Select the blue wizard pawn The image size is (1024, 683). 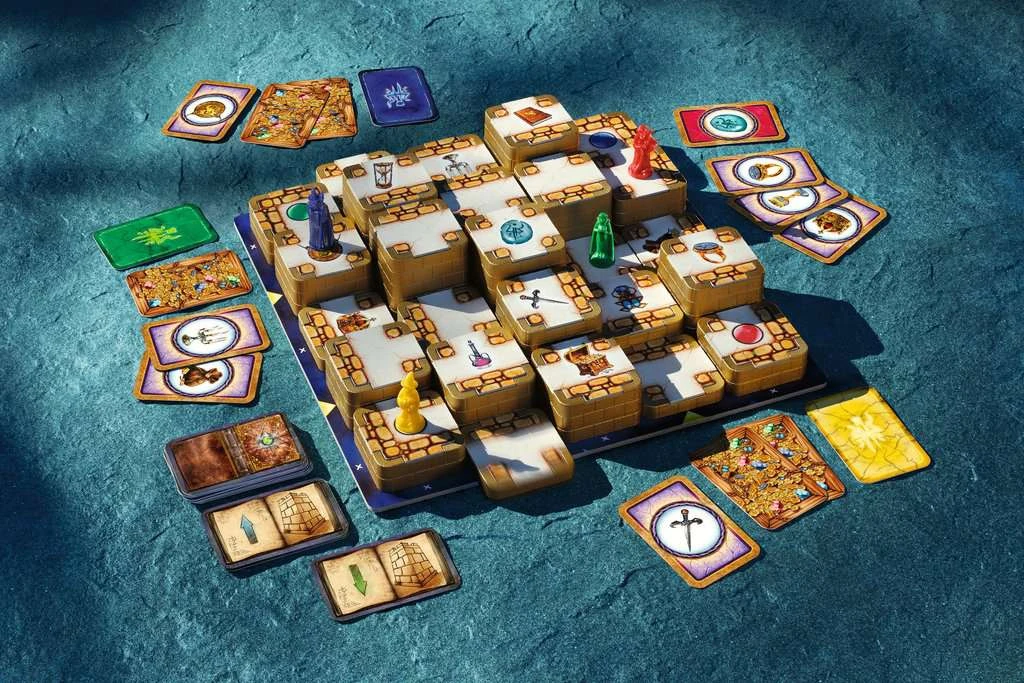coord(321,224)
